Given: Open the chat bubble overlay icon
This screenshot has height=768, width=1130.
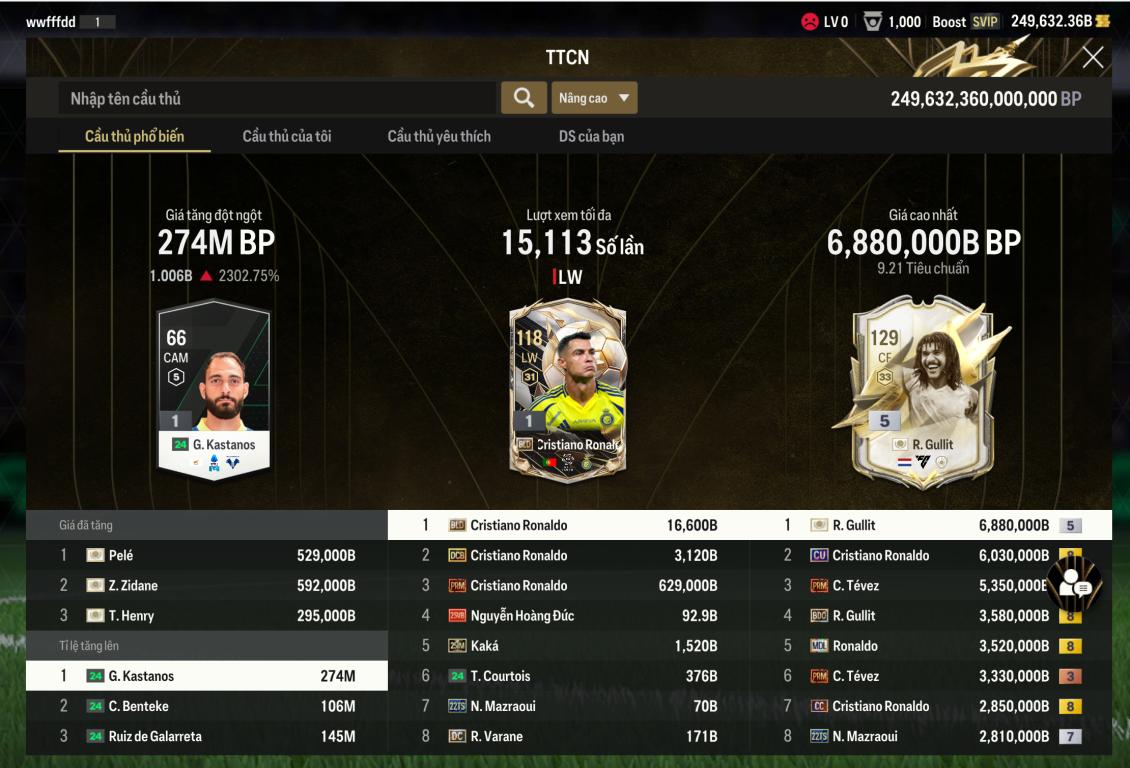Looking at the screenshot, I should (1074, 583).
